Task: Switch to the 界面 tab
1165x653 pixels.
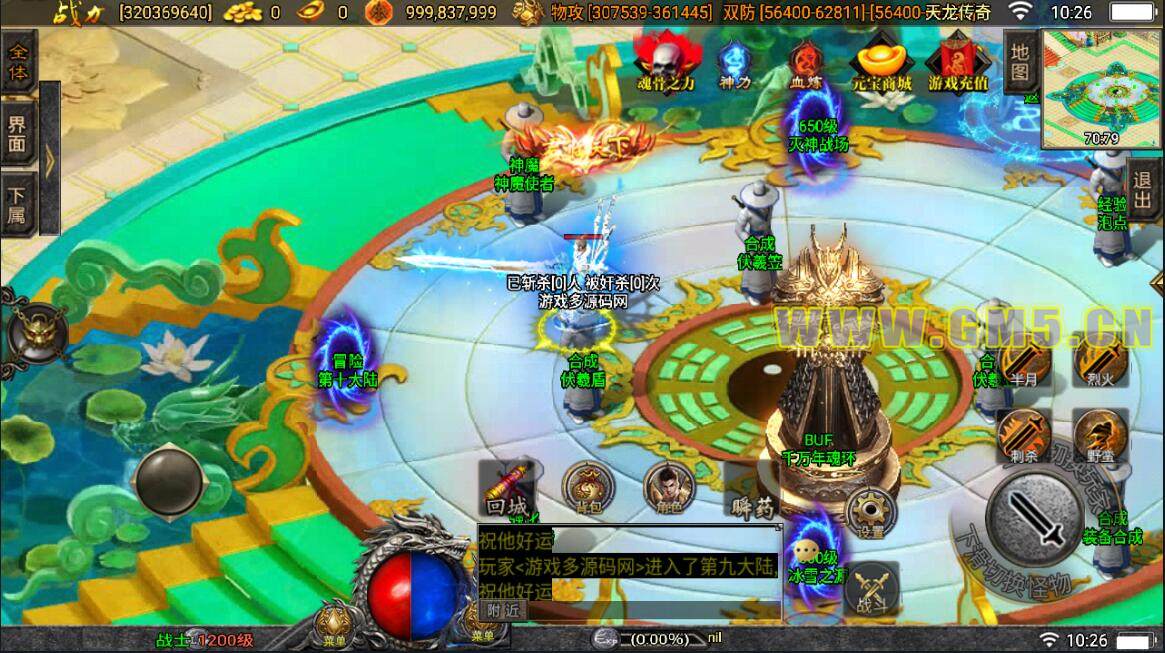Action: click(19, 134)
